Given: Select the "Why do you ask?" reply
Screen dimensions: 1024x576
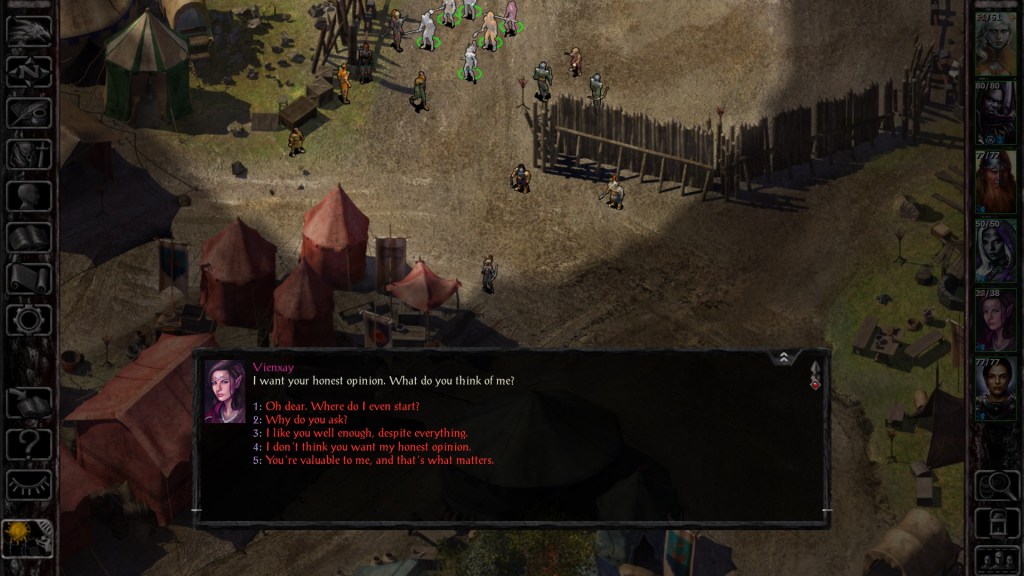Looking at the screenshot, I should click(x=306, y=420).
